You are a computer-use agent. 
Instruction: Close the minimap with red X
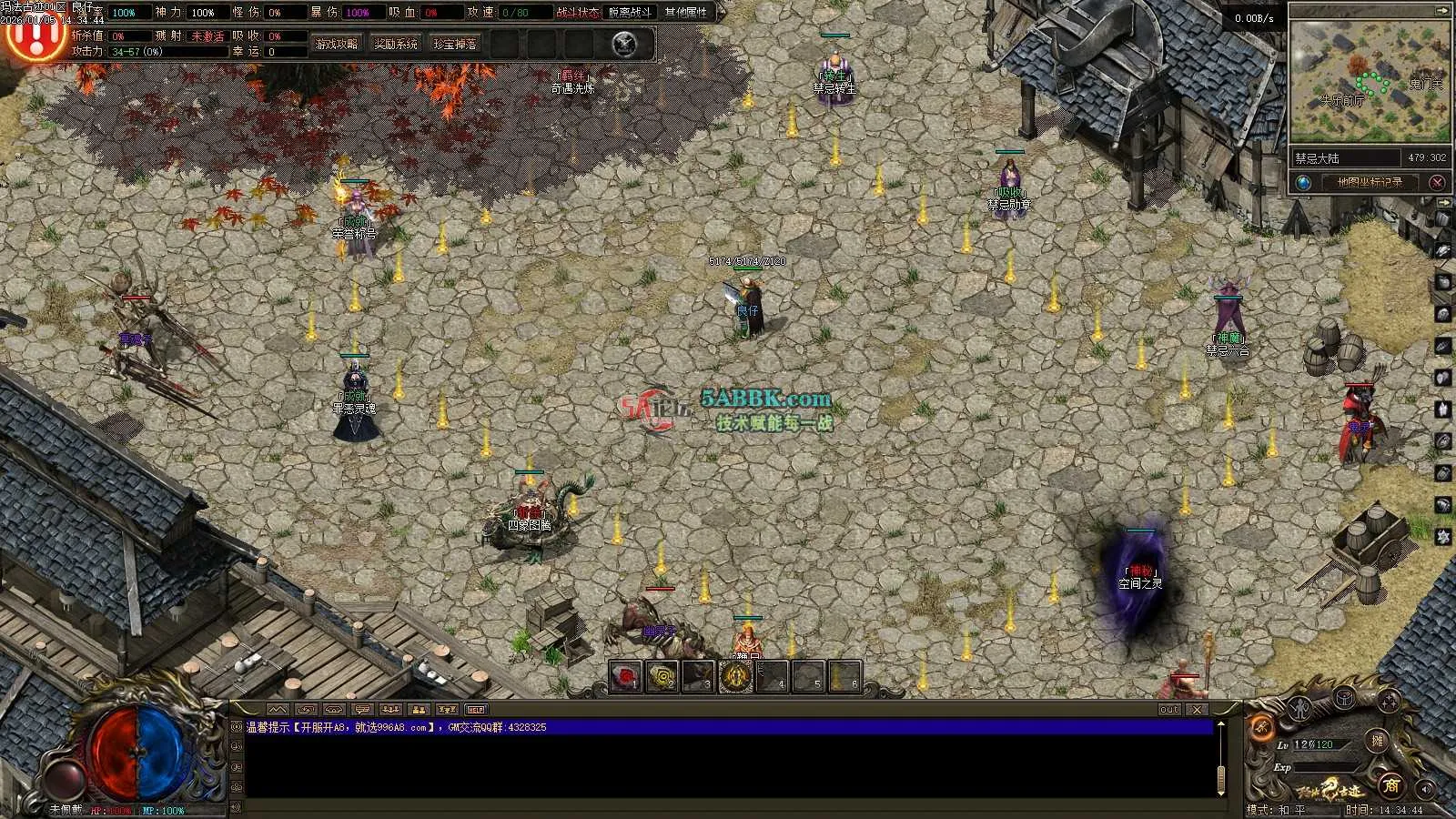click(x=1437, y=182)
